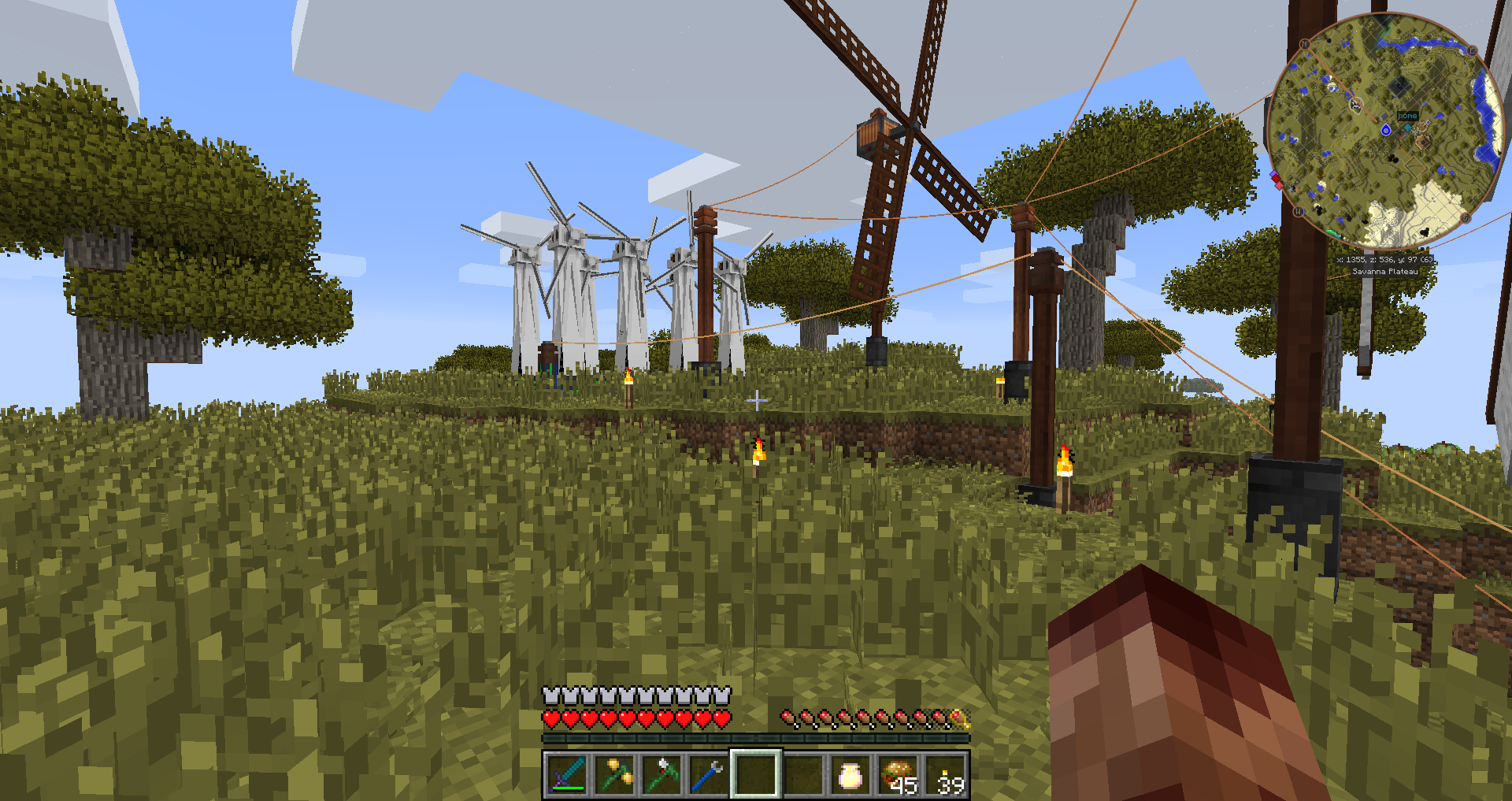Select the blue wrench hotbar slot

pyautogui.click(x=709, y=774)
